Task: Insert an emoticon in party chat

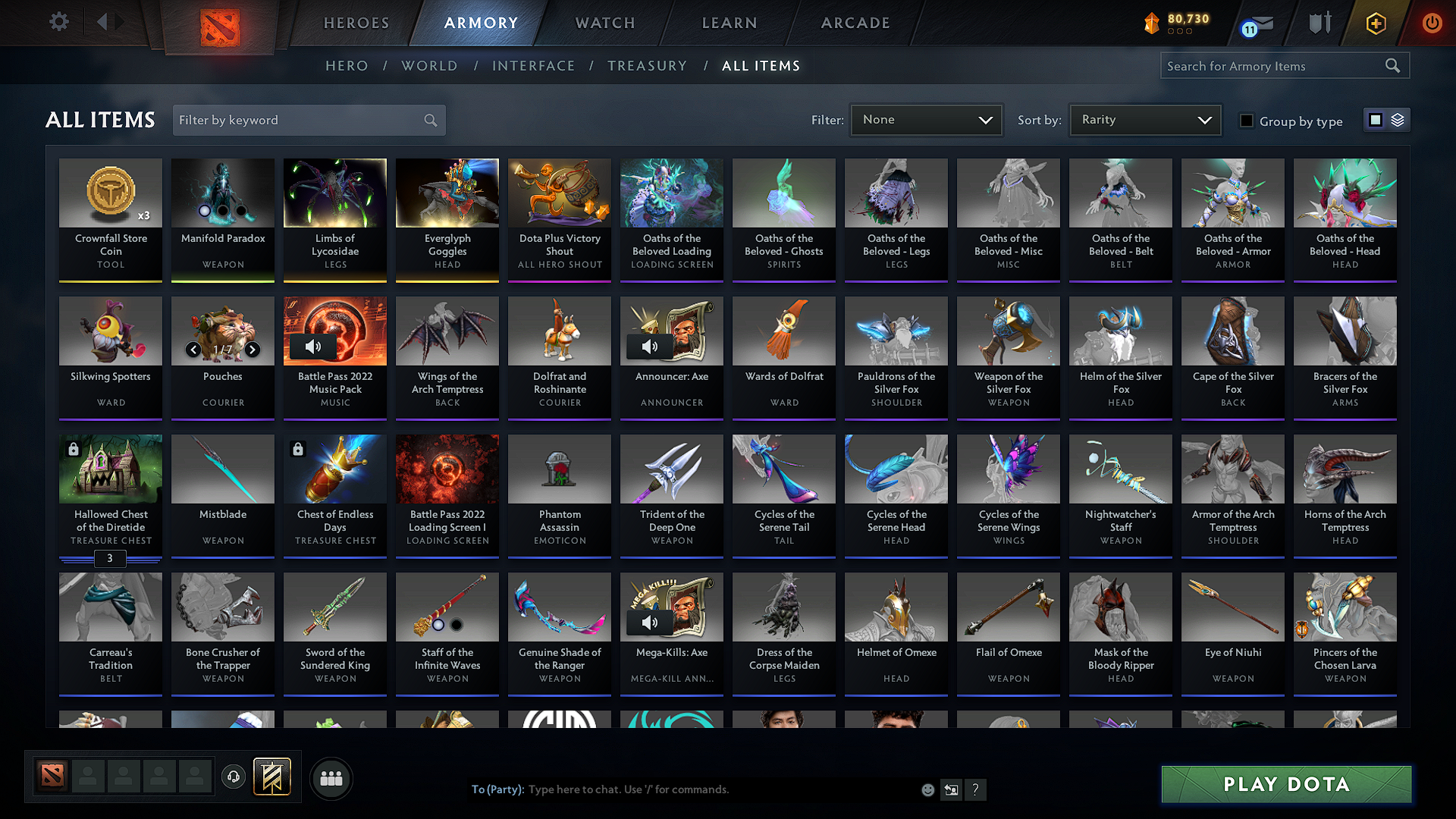Action: click(x=927, y=789)
